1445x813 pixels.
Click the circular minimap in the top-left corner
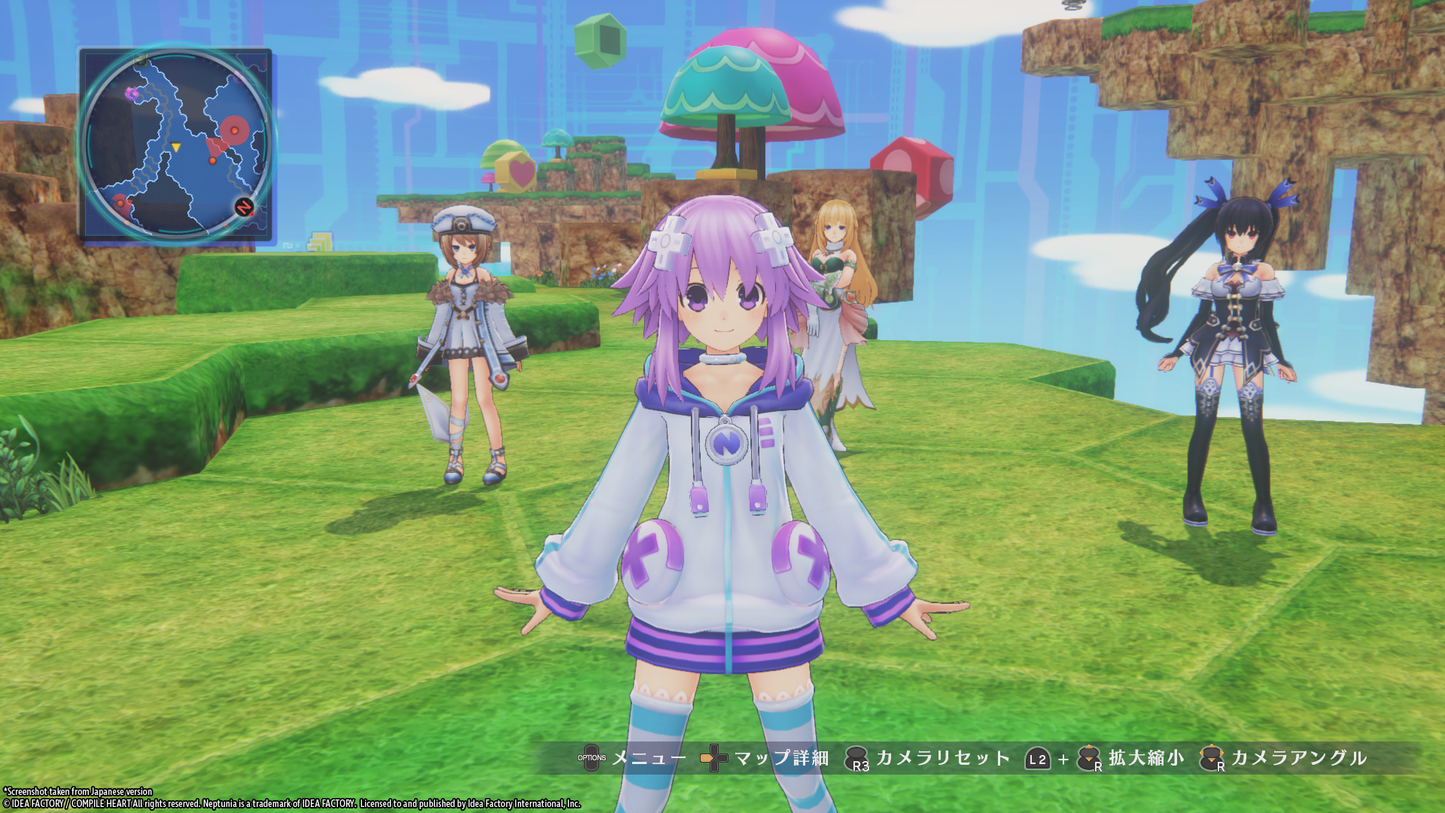[x=176, y=140]
